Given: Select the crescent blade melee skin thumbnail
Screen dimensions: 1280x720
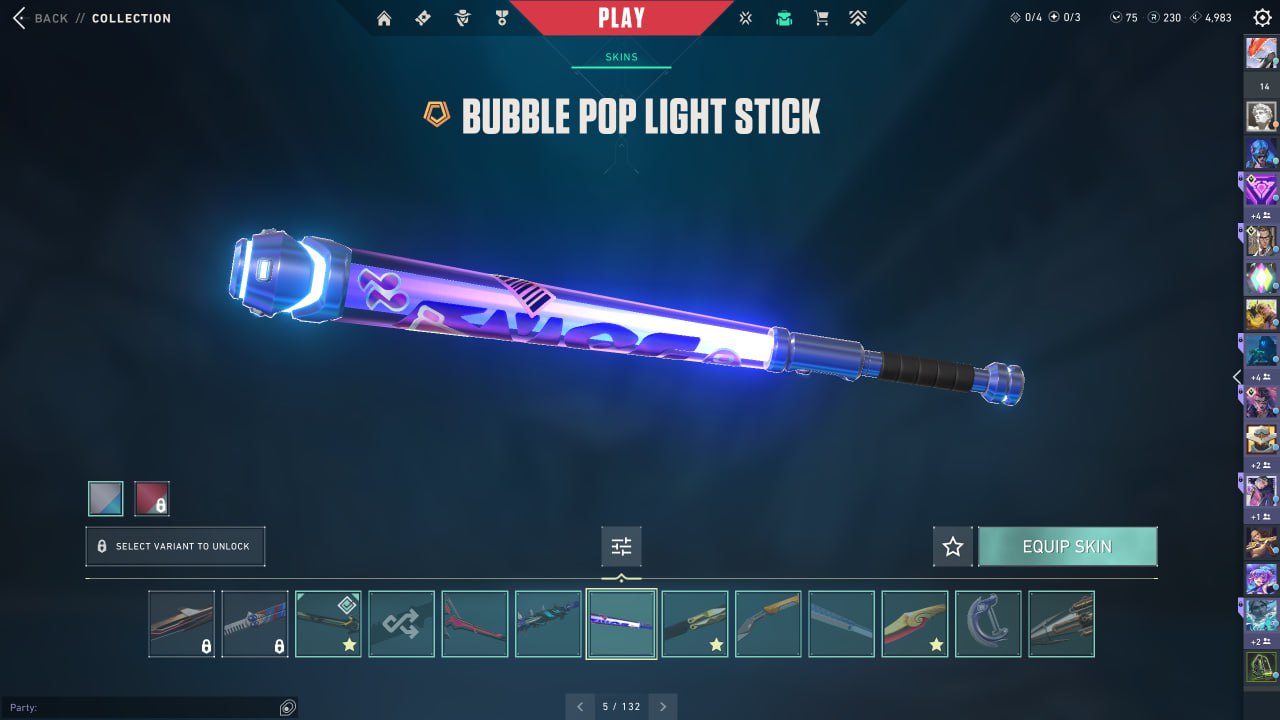Looking at the screenshot, I should [988, 624].
